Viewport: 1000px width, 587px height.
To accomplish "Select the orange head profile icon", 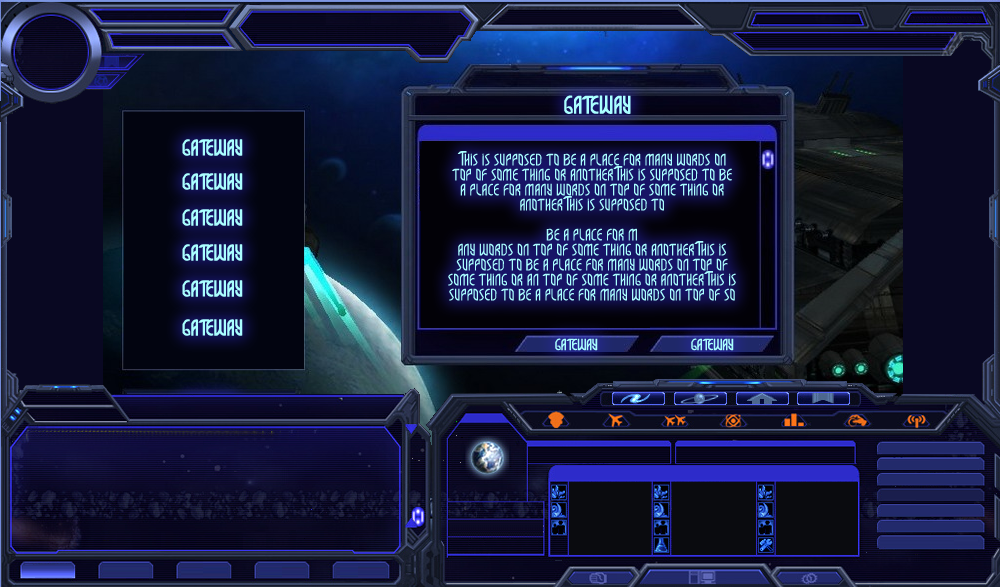I will tap(556, 421).
